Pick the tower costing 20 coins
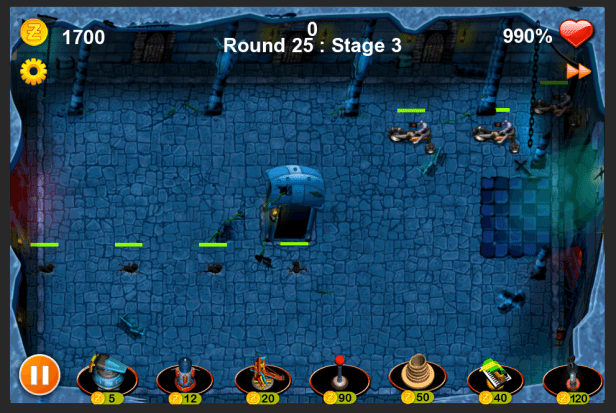Screen dimensions: 616x413 (x=262, y=377)
